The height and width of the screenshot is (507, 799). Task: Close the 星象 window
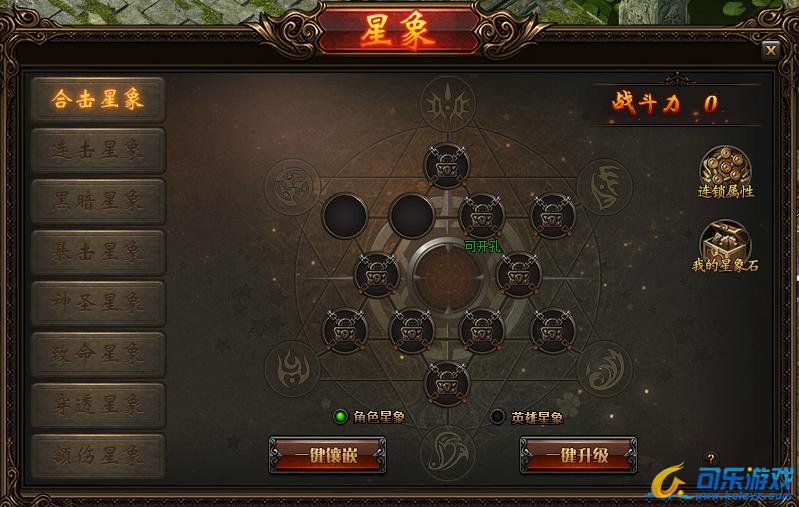[x=770, y=50]
